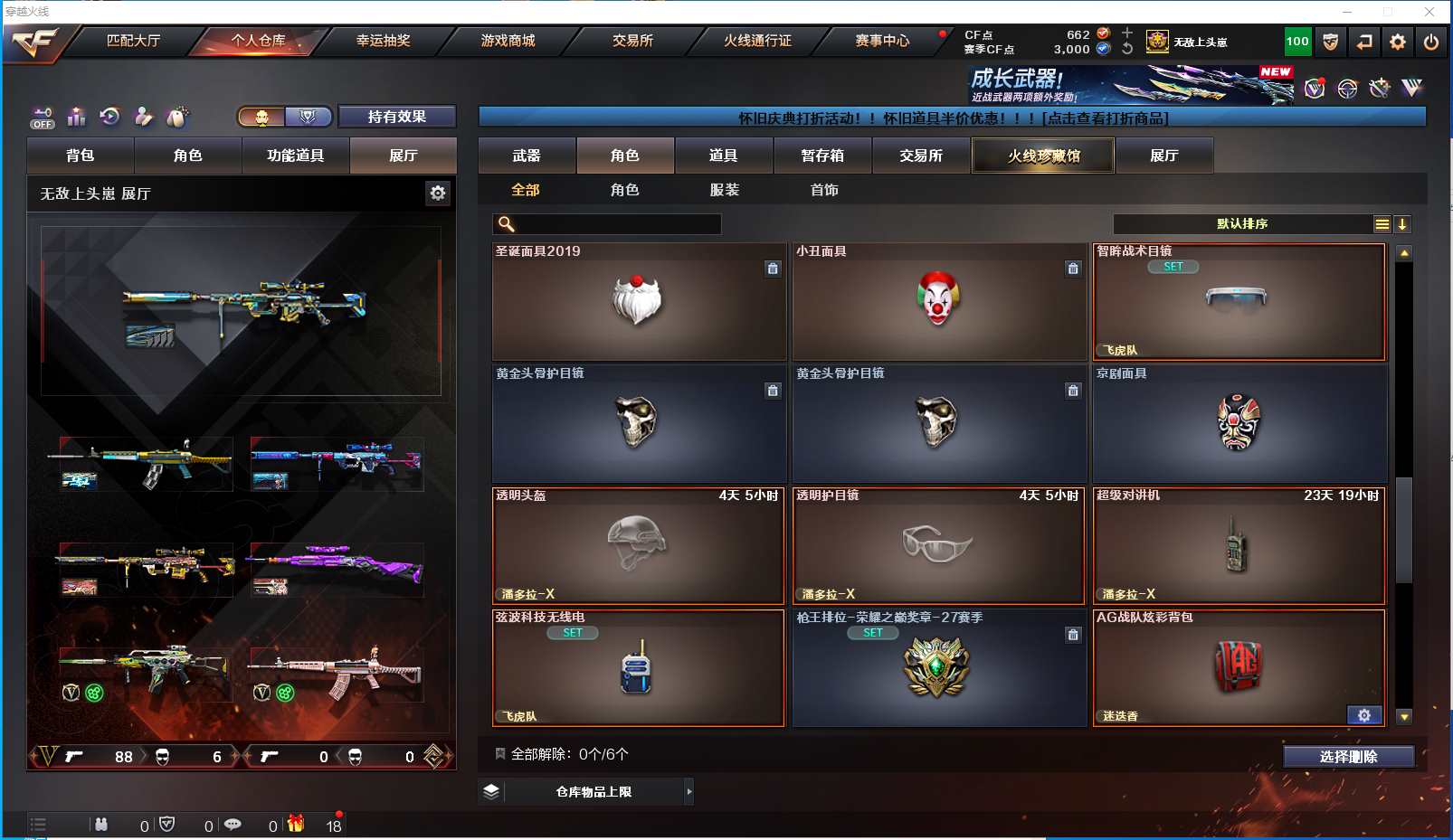This screenshot has width=1453, height=840.
Task: Close the game window
Action: tap(1429, 12)
